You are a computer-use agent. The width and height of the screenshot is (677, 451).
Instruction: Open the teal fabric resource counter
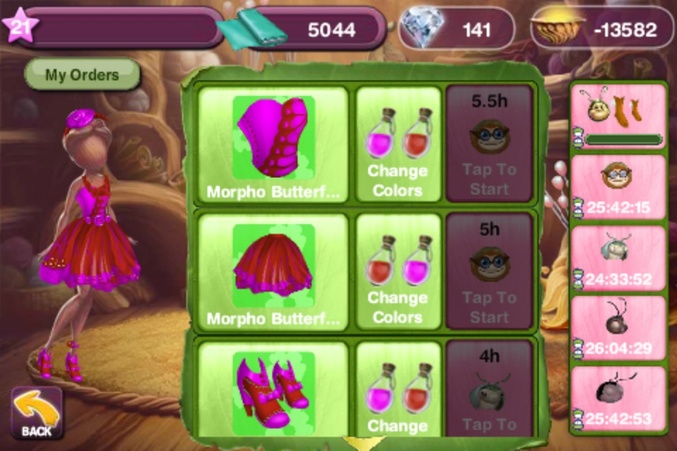(300, 29)
